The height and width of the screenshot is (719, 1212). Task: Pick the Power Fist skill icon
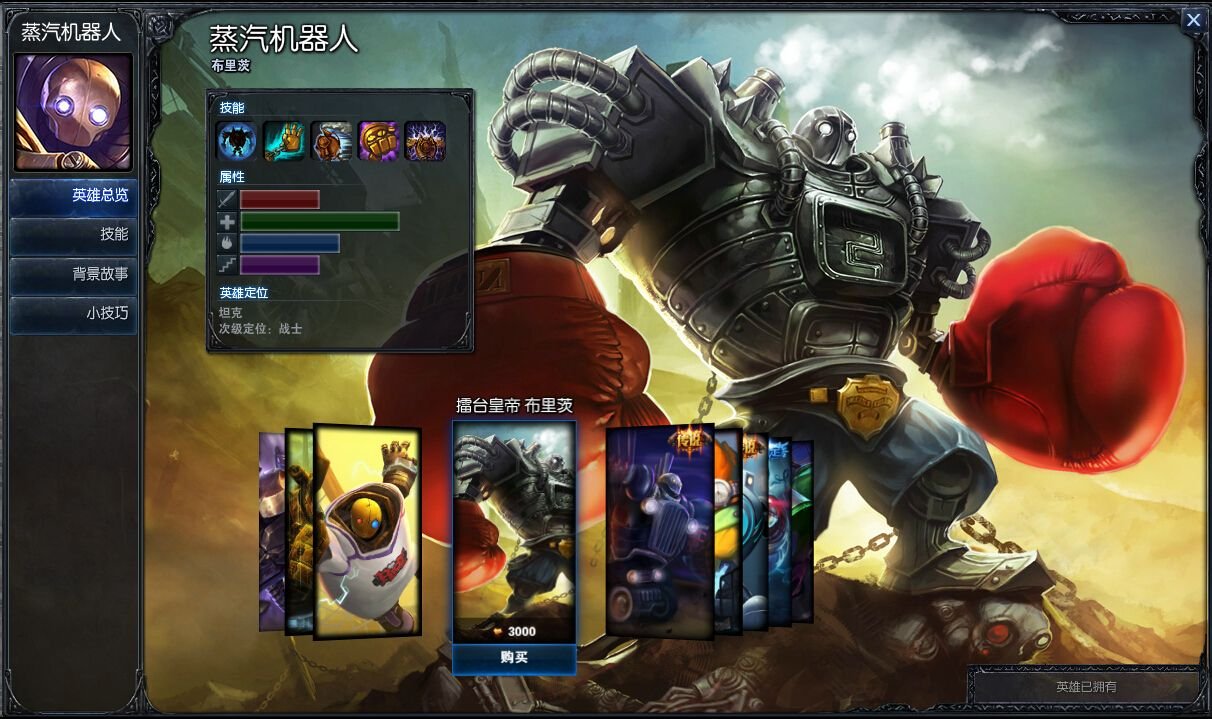tap(378, 142)
